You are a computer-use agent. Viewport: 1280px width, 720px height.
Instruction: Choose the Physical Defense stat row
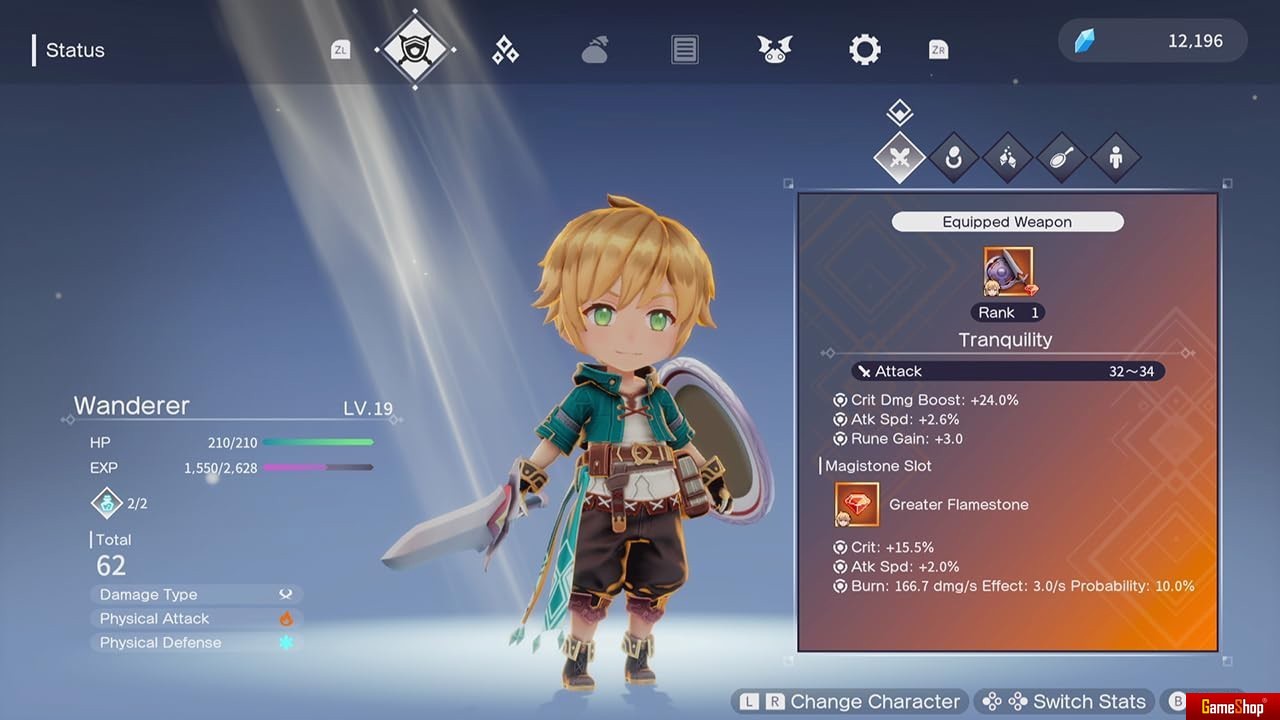[x=196, y=642]
